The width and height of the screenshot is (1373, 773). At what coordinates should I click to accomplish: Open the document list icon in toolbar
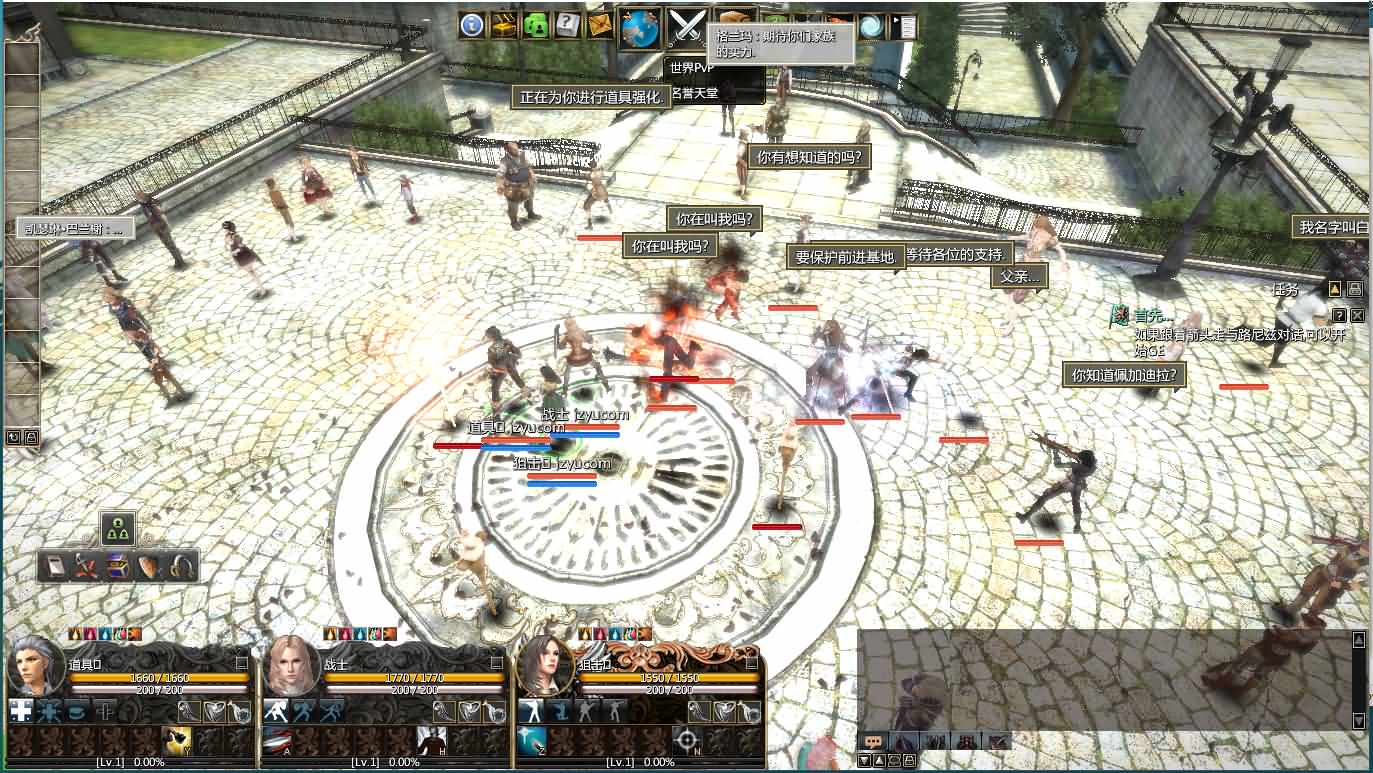tap(903, 27)
